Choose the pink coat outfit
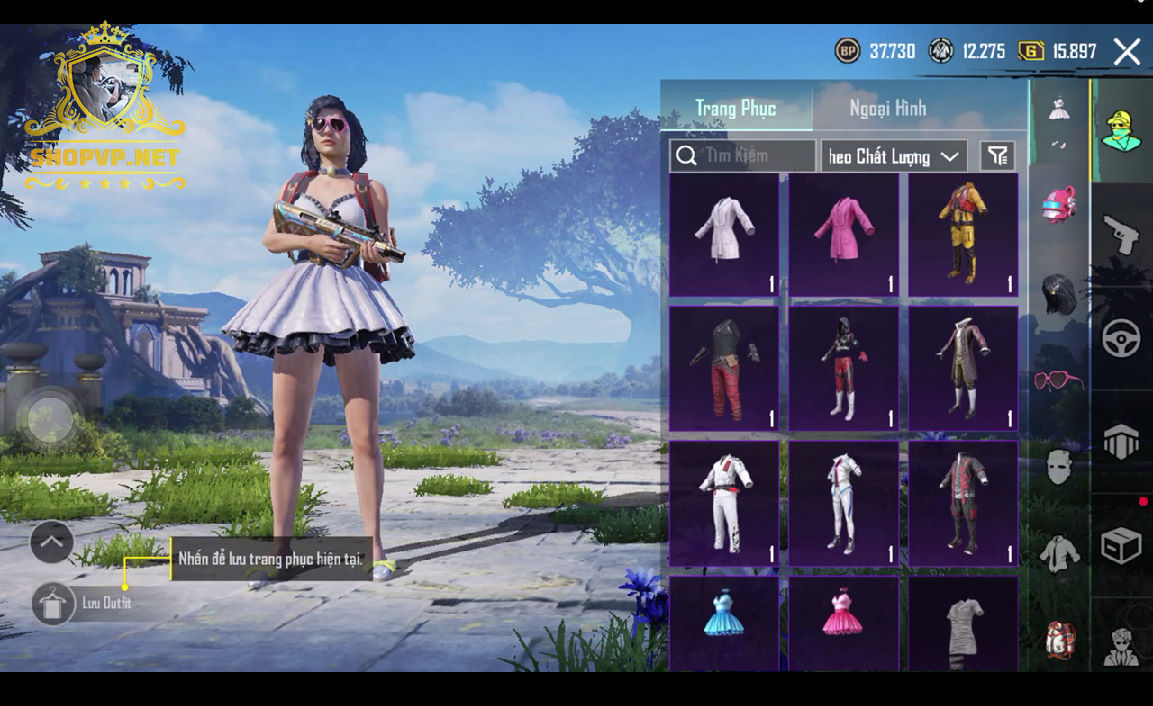Screen dimensions: 1153x706 pyautogui.click(x=843, y=235)
